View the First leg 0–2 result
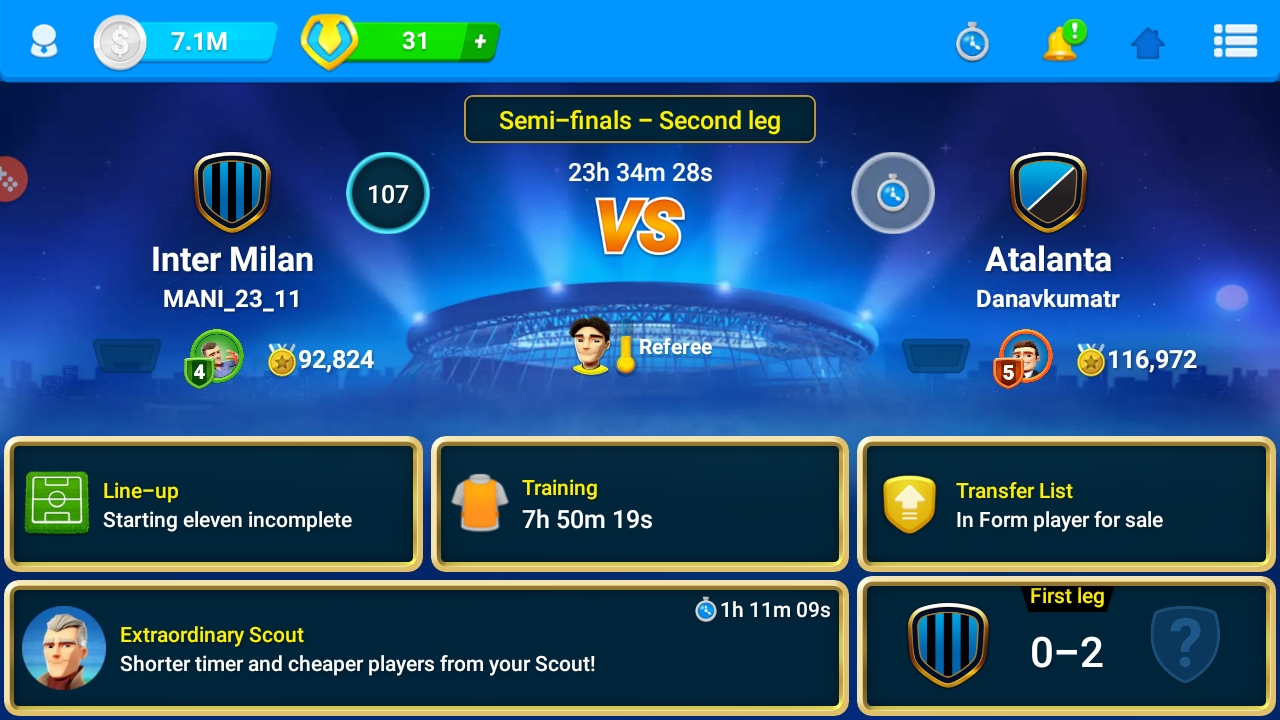 [1066, 649]
